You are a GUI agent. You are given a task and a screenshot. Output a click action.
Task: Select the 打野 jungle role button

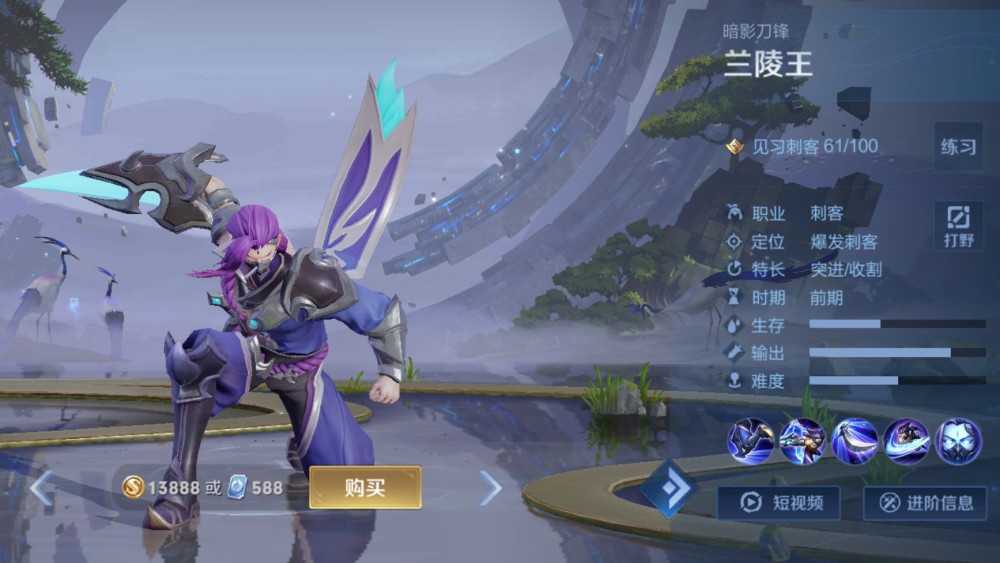[957, 225]
